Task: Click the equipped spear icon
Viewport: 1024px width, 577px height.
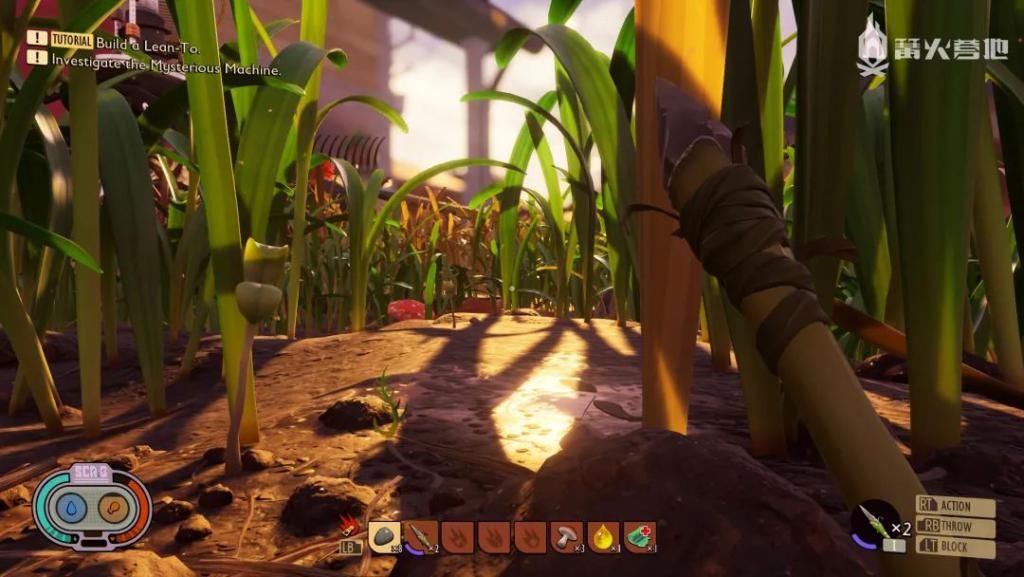Action: pyautogui.click(x=873, y=522)
